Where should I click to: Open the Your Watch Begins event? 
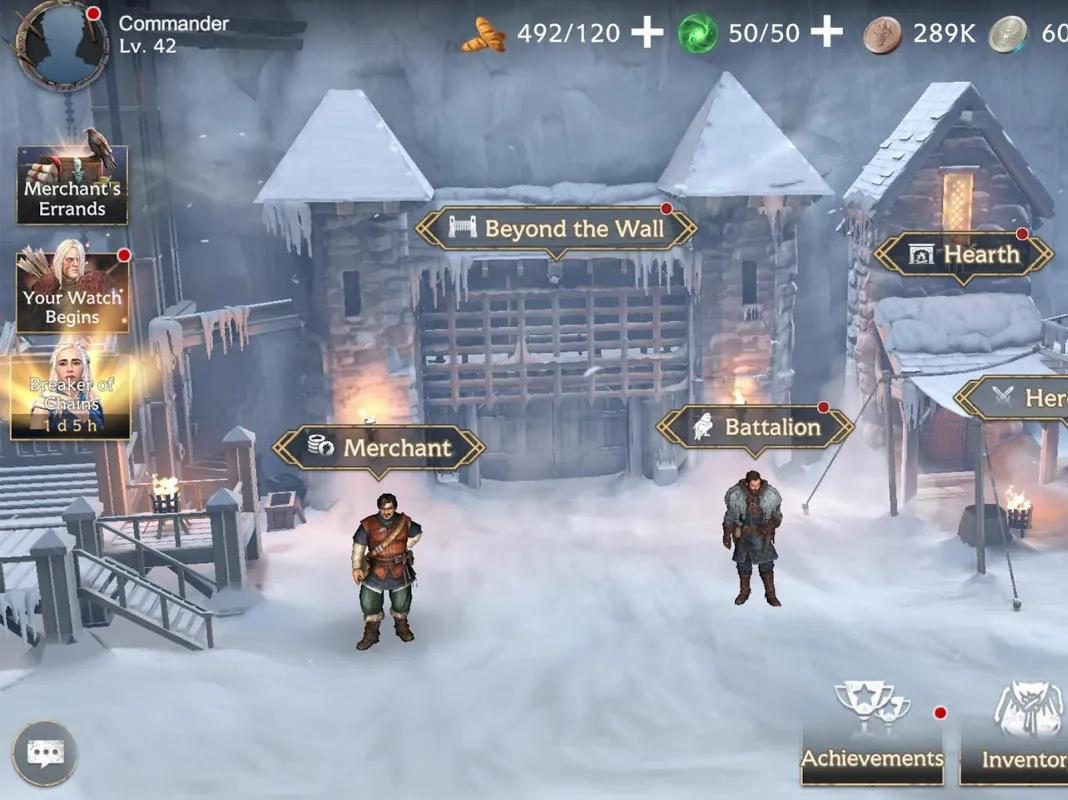point(72,291)
